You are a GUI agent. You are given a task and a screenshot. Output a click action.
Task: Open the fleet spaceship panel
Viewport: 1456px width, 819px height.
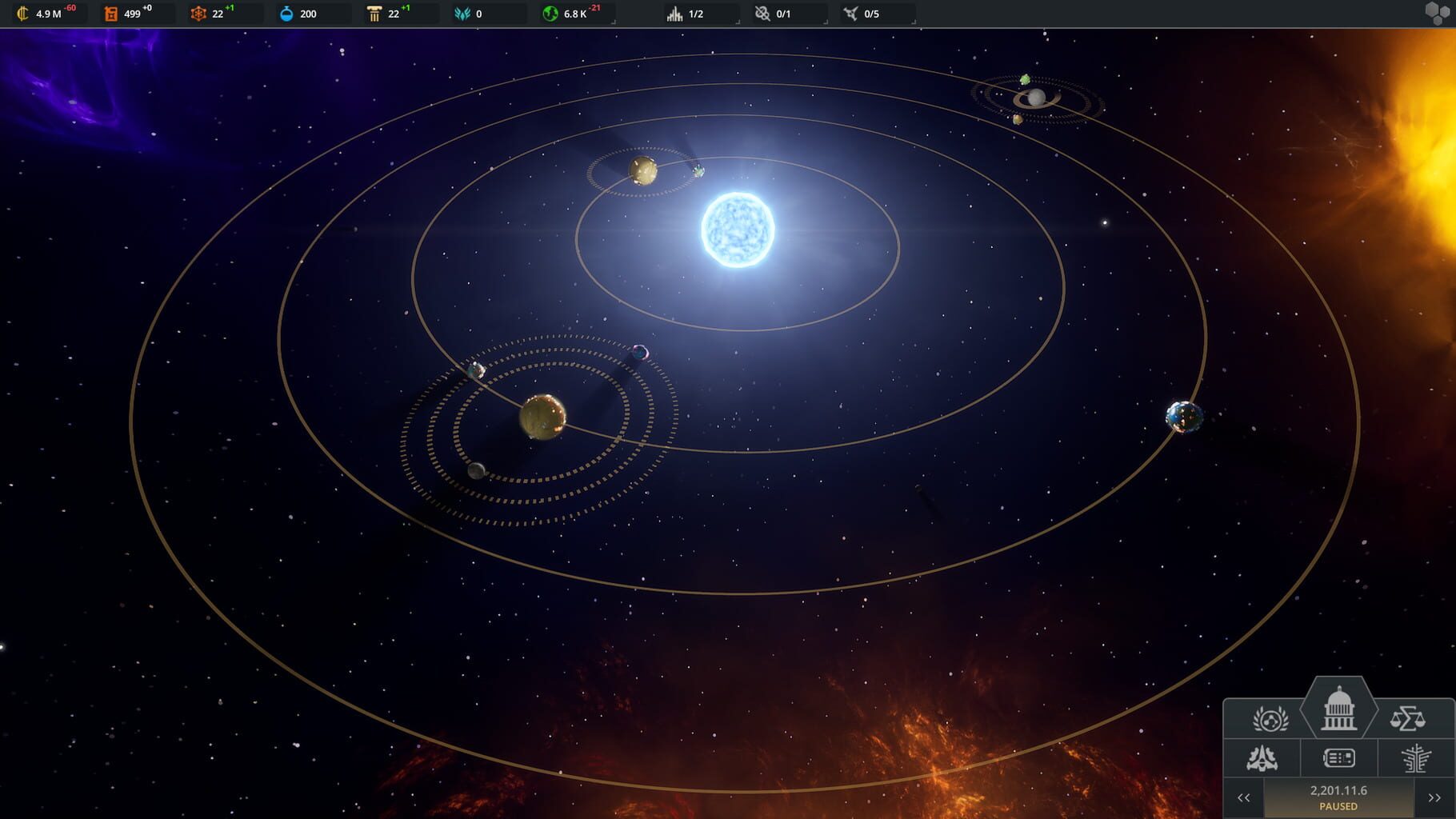1261,759
